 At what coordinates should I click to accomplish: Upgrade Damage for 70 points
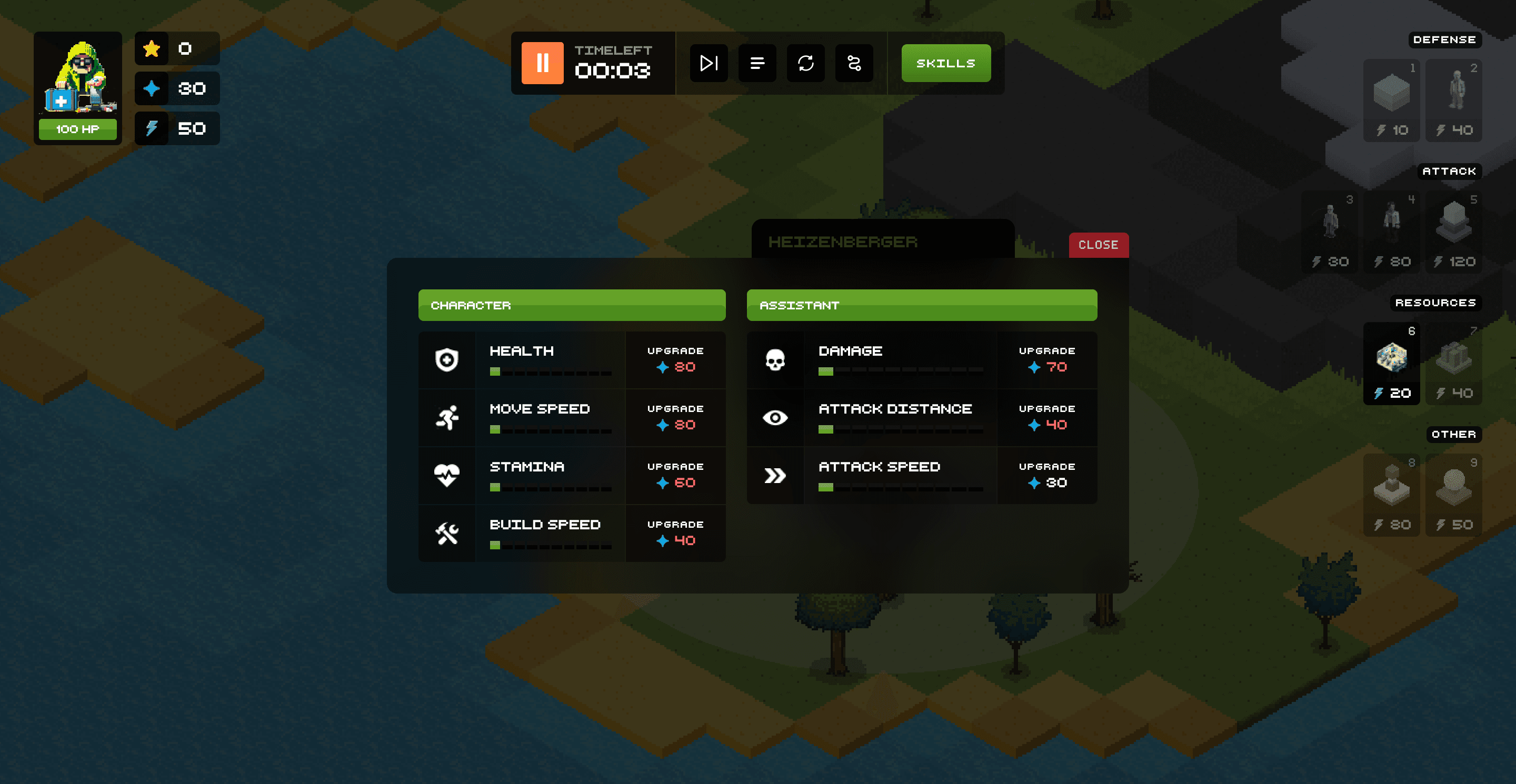pos(1047,359)
